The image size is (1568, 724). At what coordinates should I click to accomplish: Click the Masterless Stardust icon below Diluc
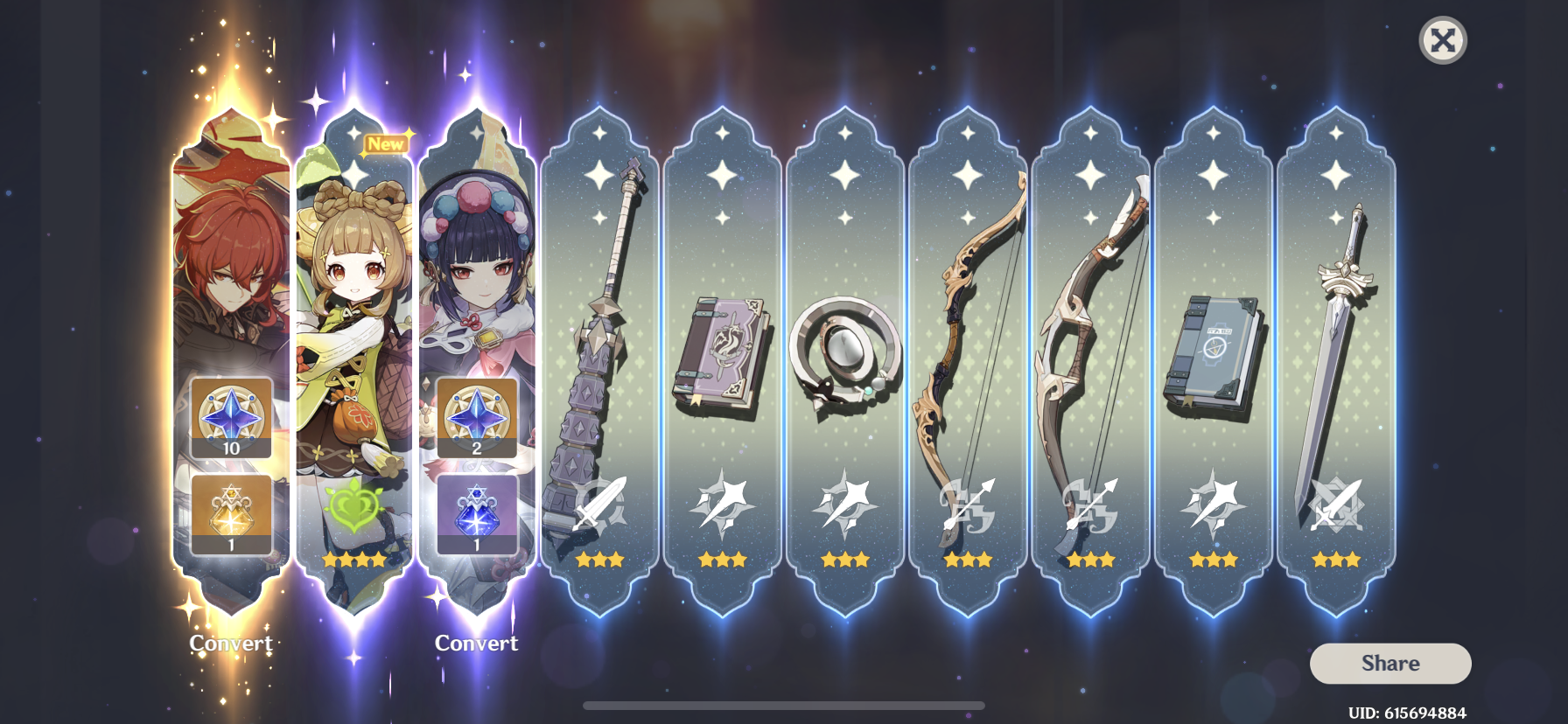pos(229,516)
